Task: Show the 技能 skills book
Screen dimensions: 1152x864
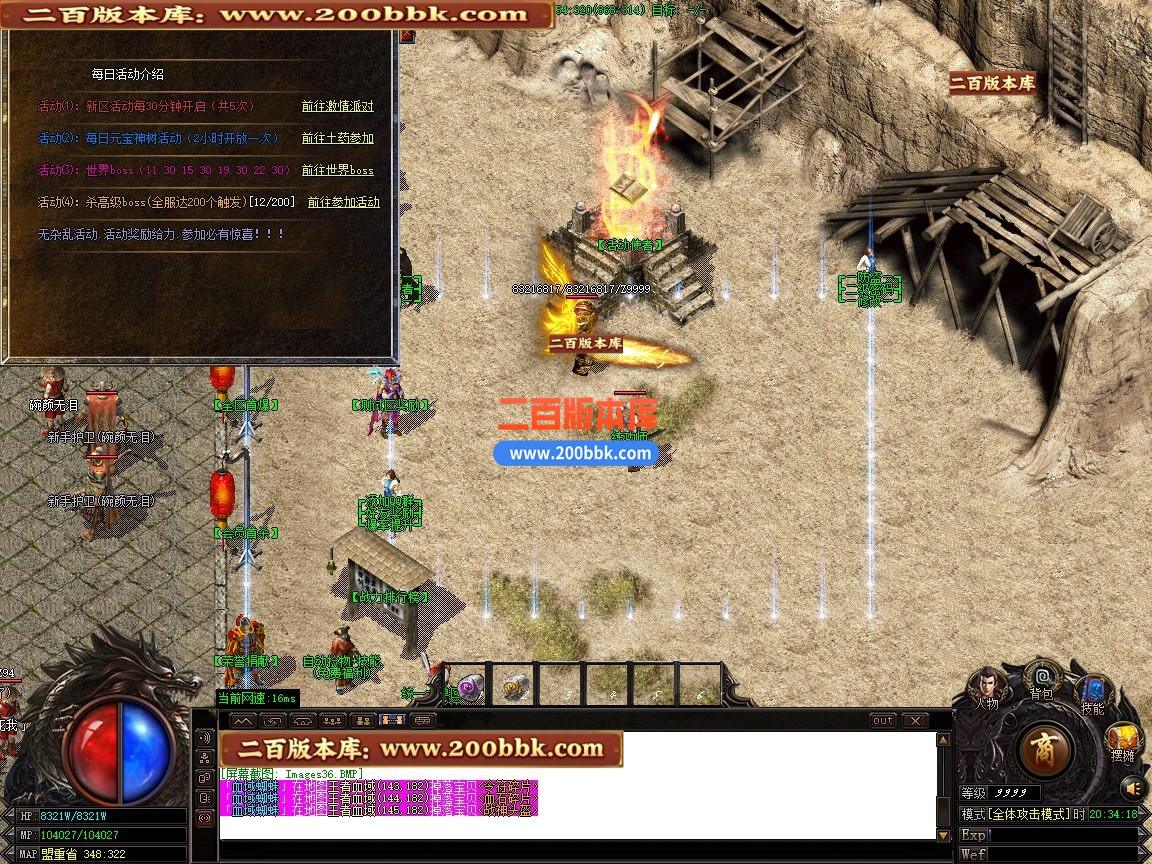Action: click(1092, 693)
